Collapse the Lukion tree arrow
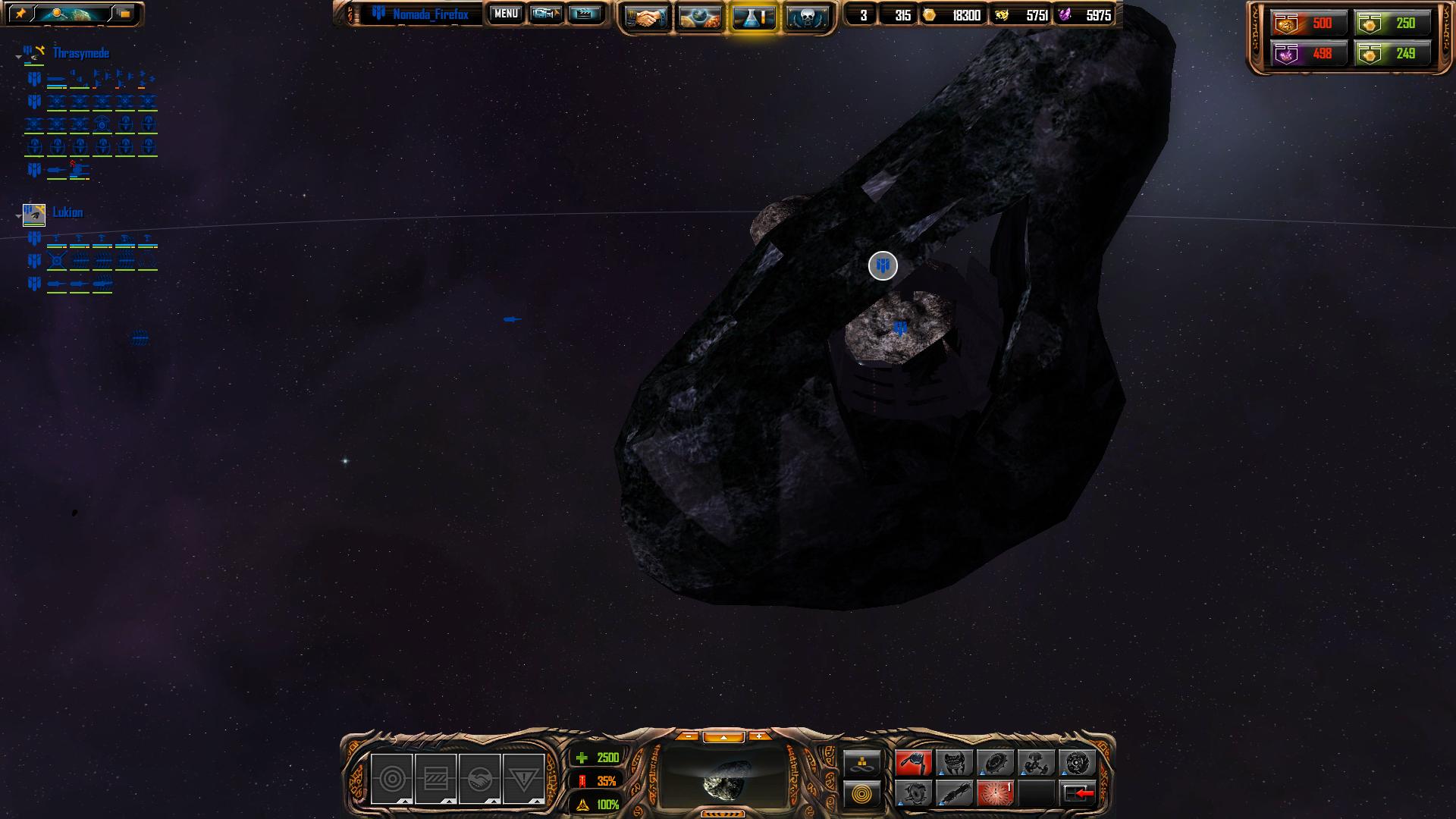Viewport: 1456px width, 819px height. 18,216
